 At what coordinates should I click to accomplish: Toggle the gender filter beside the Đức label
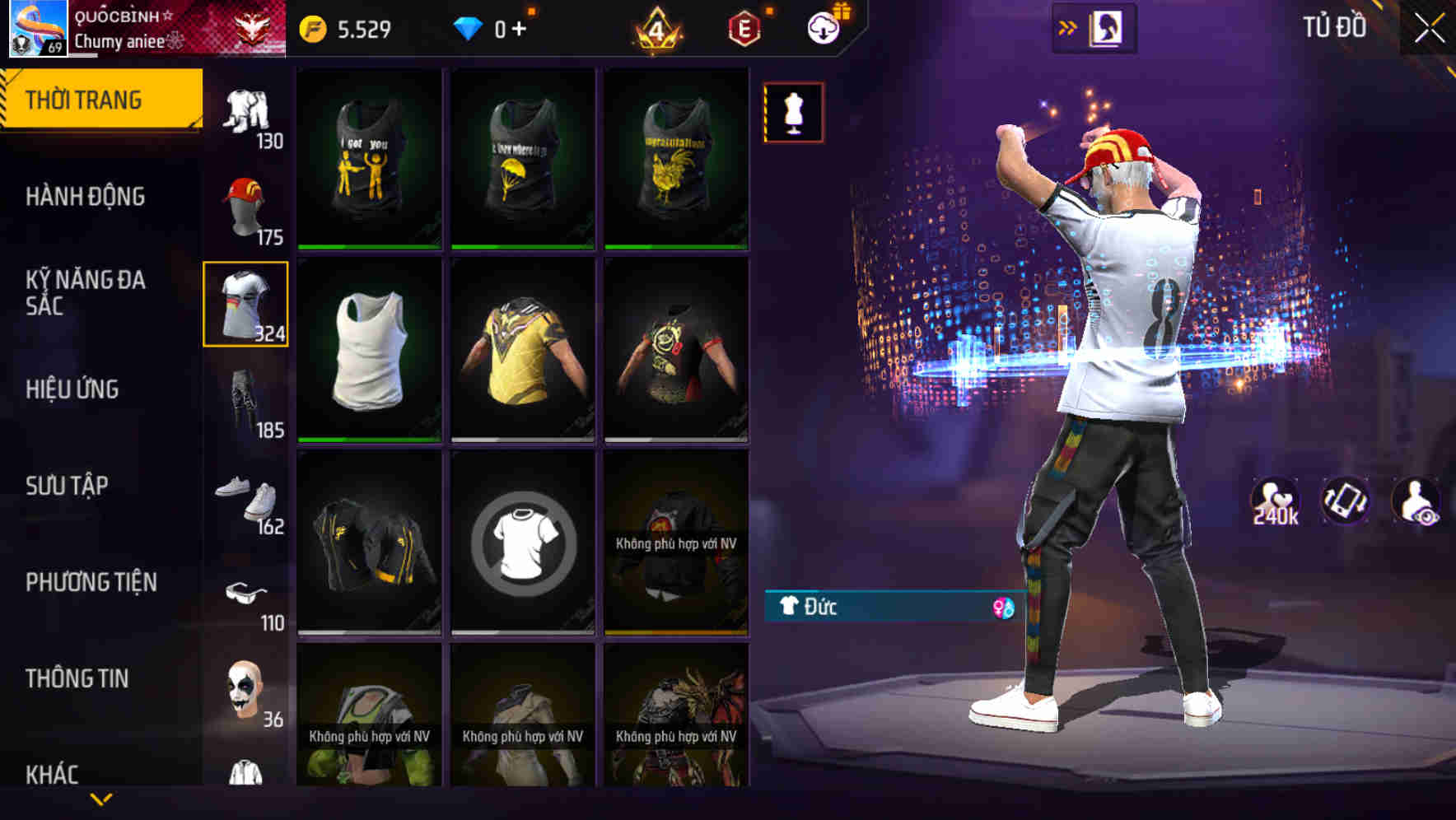1003,608
